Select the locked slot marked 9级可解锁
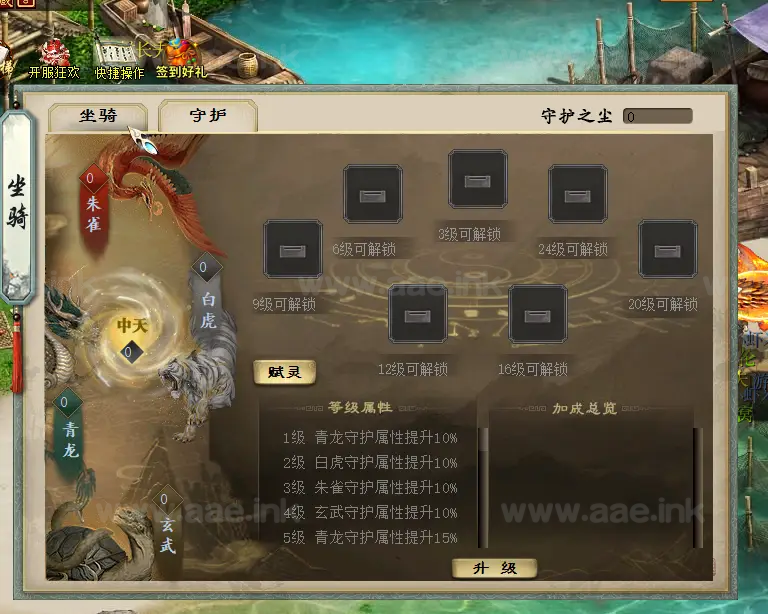The height and width of the screenshot is (614, 768). pos(293,249)
